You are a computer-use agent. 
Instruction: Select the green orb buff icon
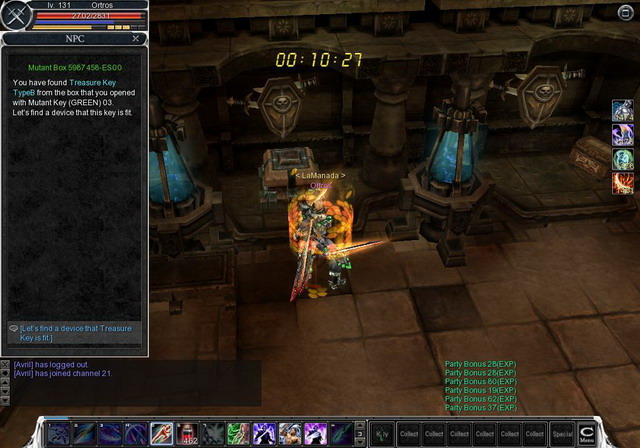point(623,159)
